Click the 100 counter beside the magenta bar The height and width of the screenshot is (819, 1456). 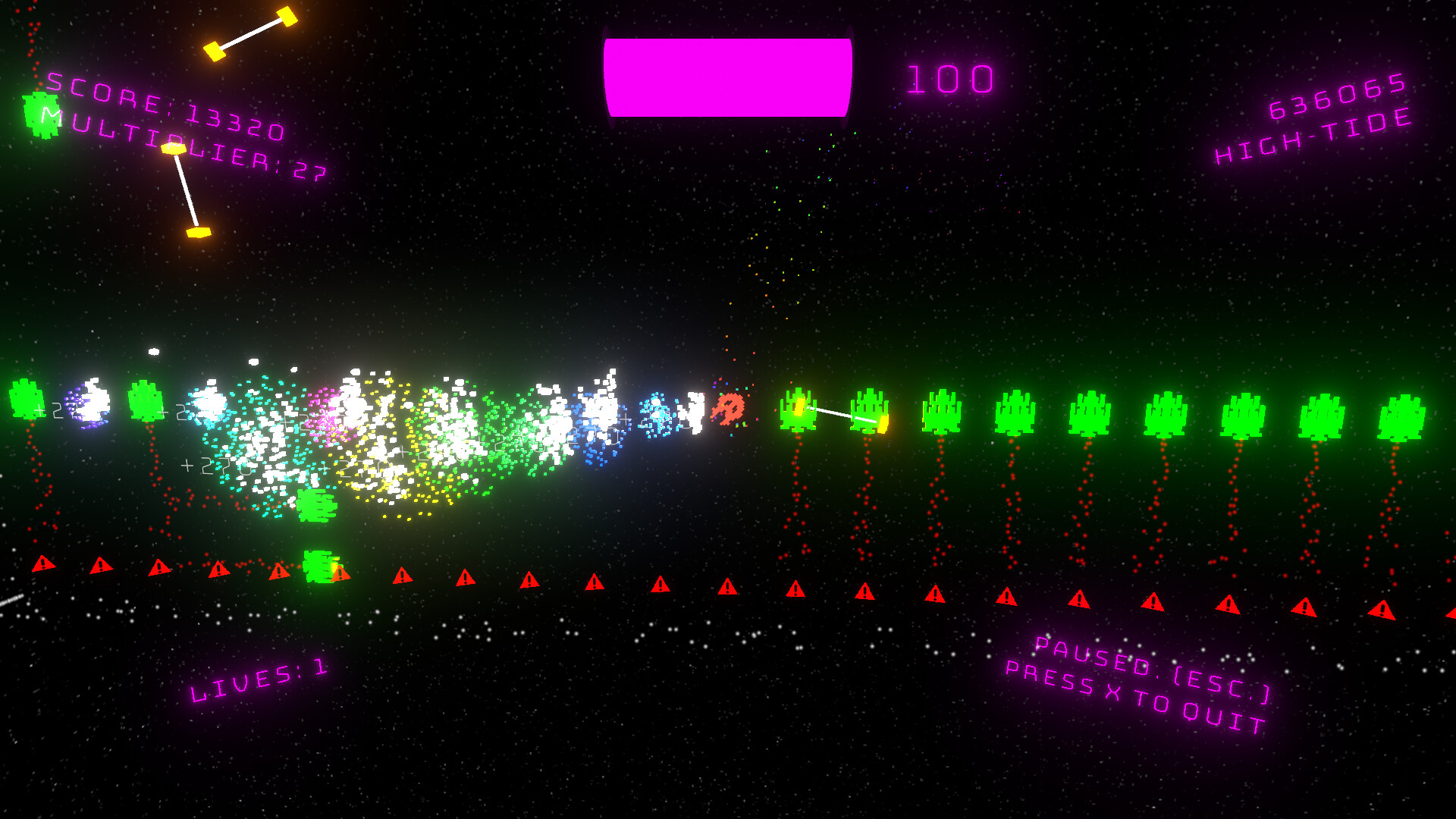pyautogui.click(x=950, y=78)
